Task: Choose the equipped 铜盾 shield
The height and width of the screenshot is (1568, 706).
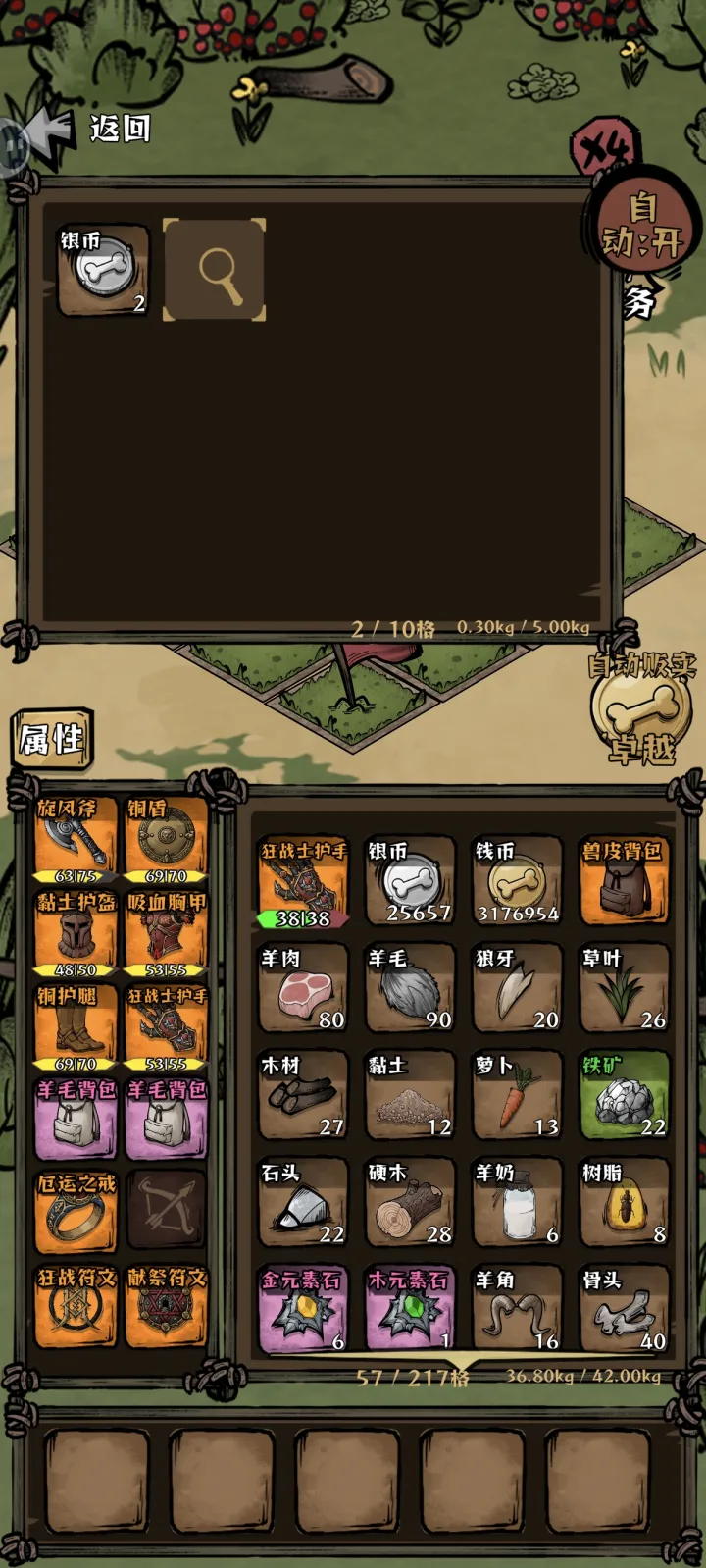Action: click(x=166, y=840)
